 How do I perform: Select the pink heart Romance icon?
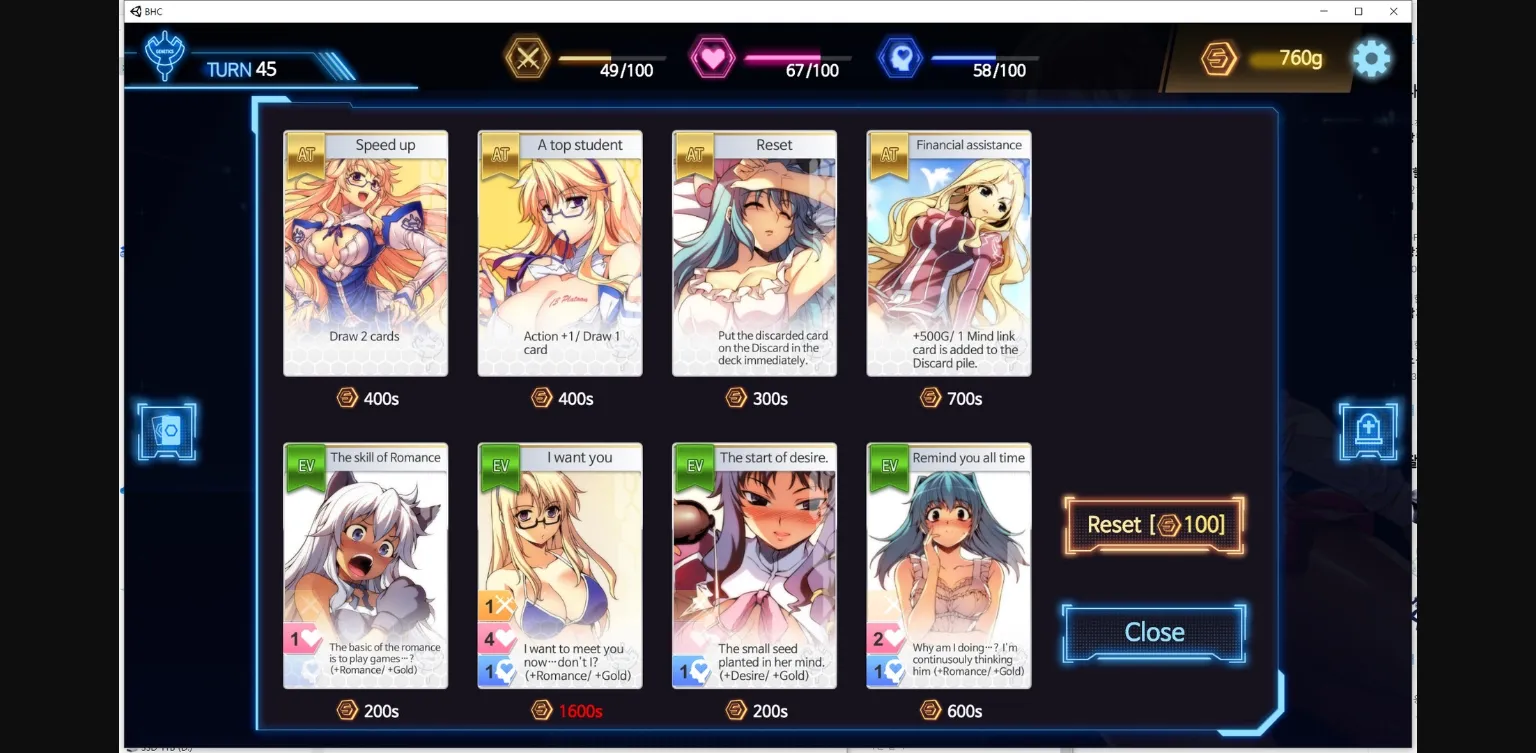(714, 58)
